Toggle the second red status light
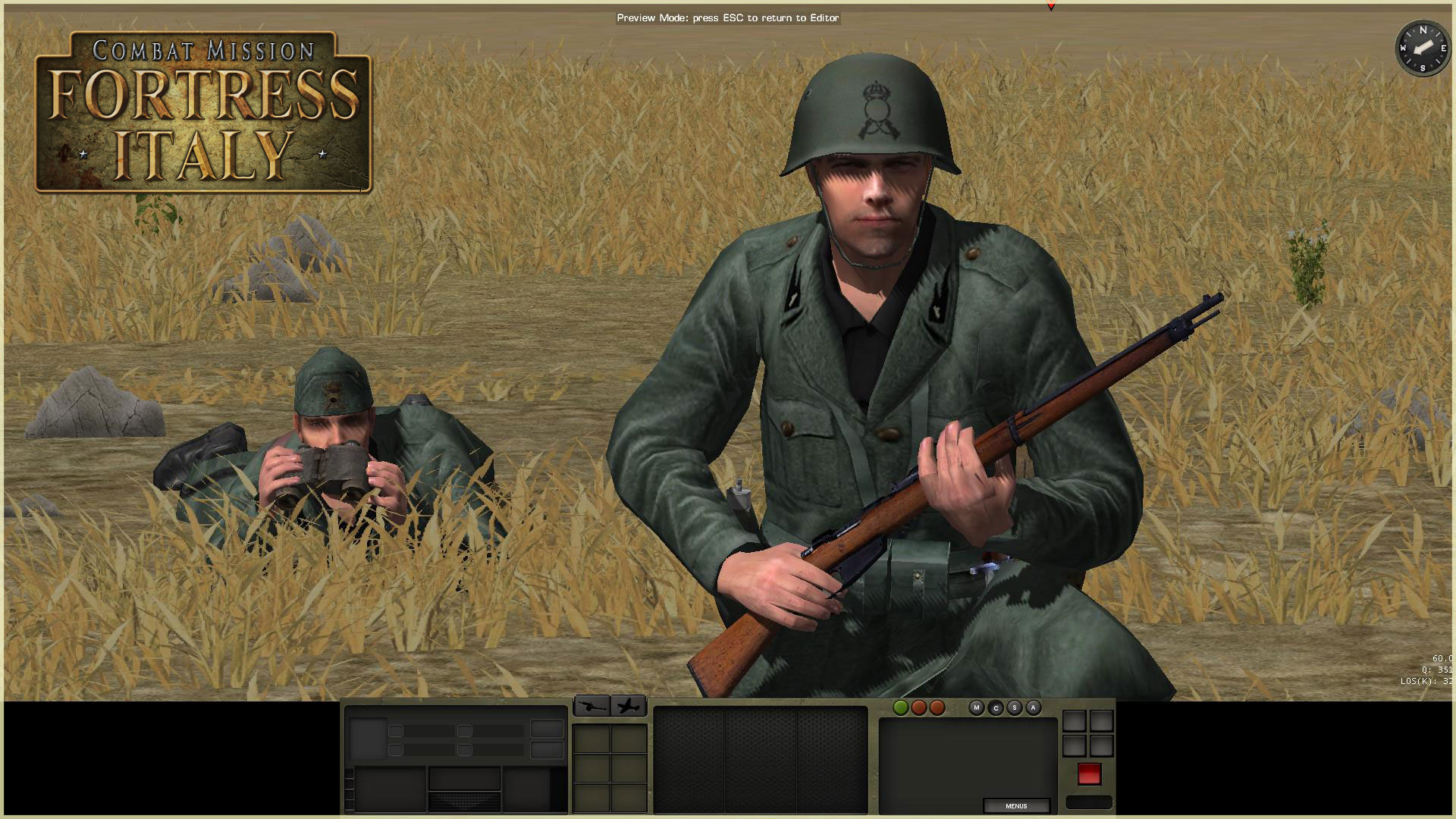 [938, 707]
